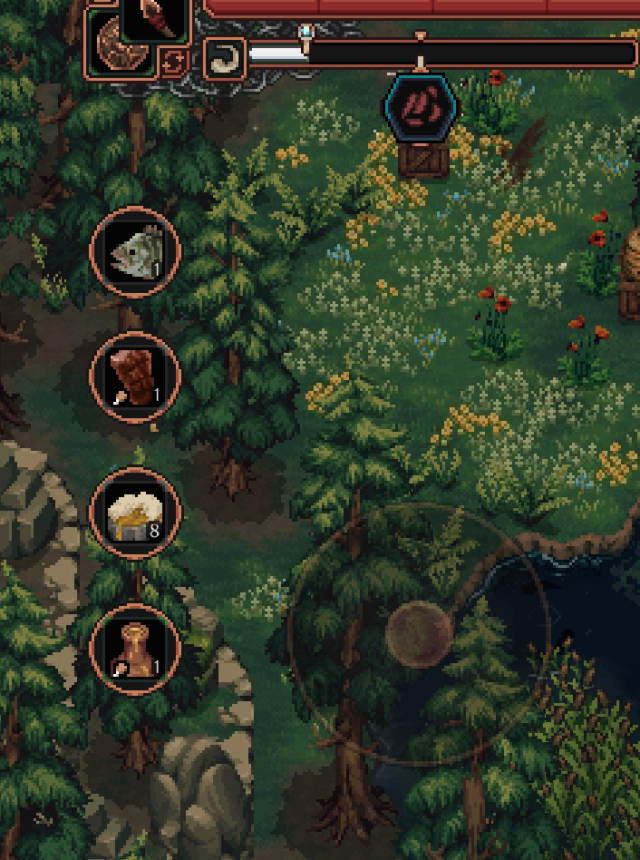Image resolution: width=640 pixels, height=860 pixels.
Task: Use the clay jug quick slot
Action: (135, 649)
